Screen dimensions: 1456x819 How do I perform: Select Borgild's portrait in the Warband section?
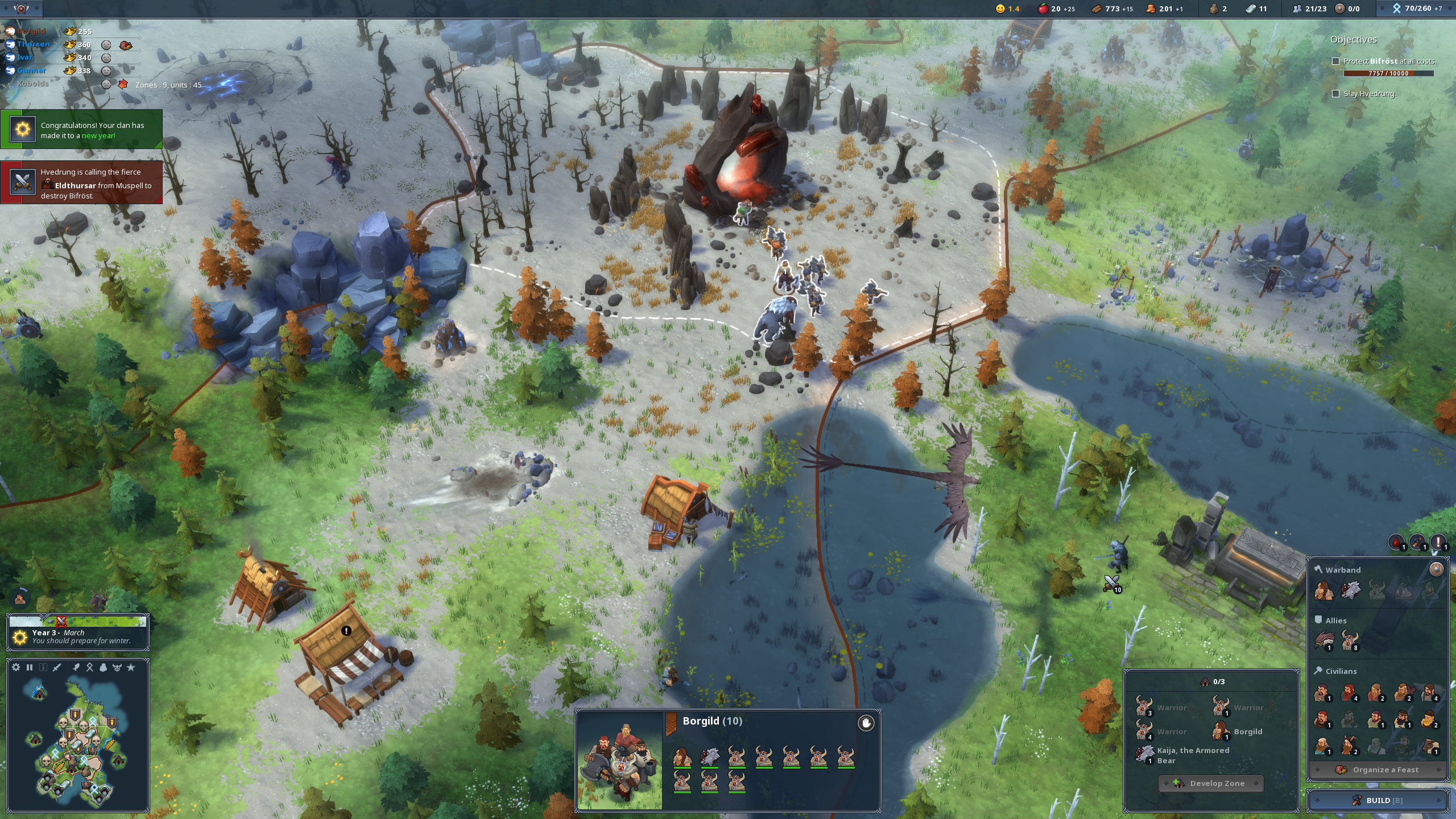click(1324, 591)
